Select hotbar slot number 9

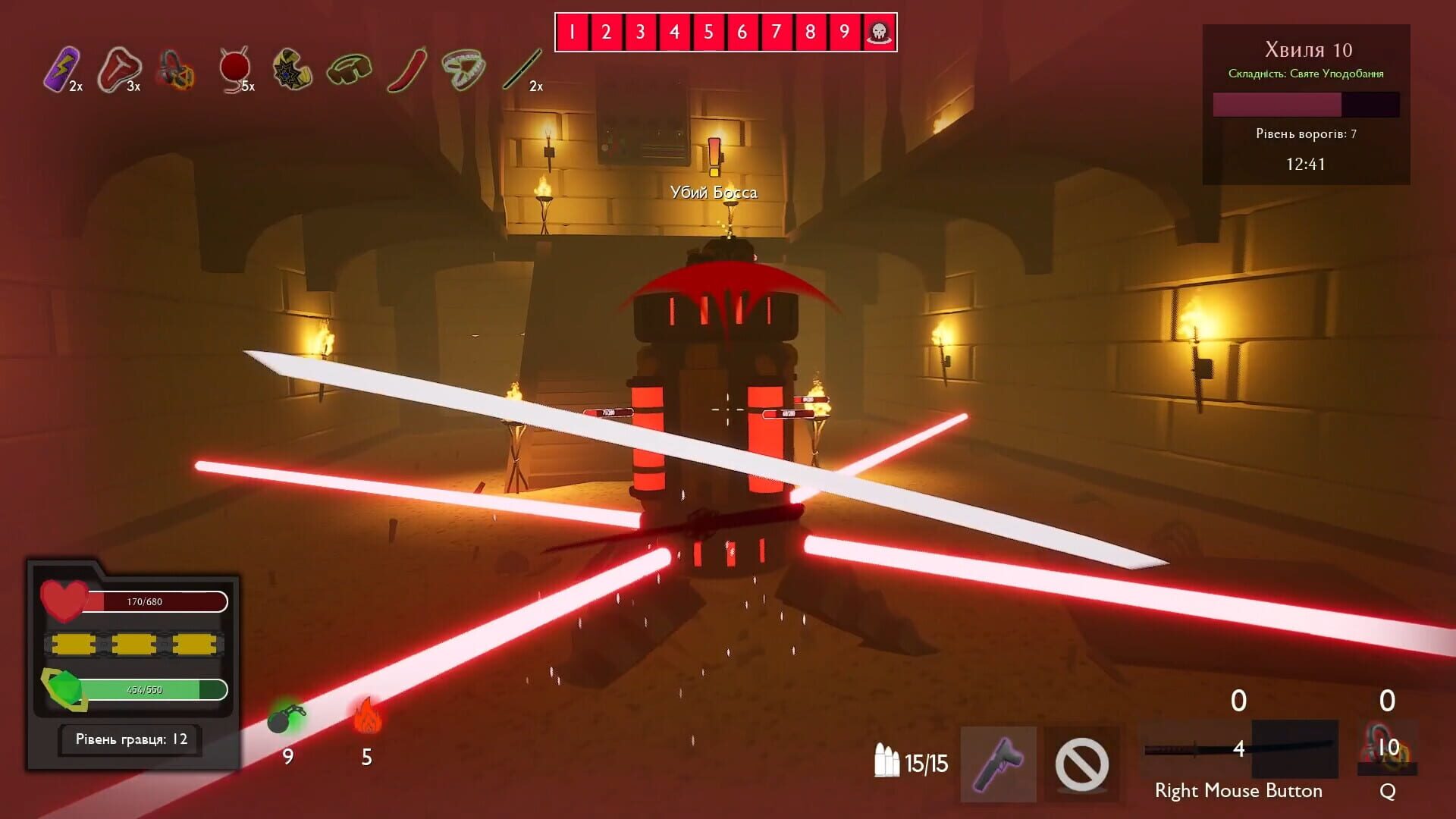843,32
